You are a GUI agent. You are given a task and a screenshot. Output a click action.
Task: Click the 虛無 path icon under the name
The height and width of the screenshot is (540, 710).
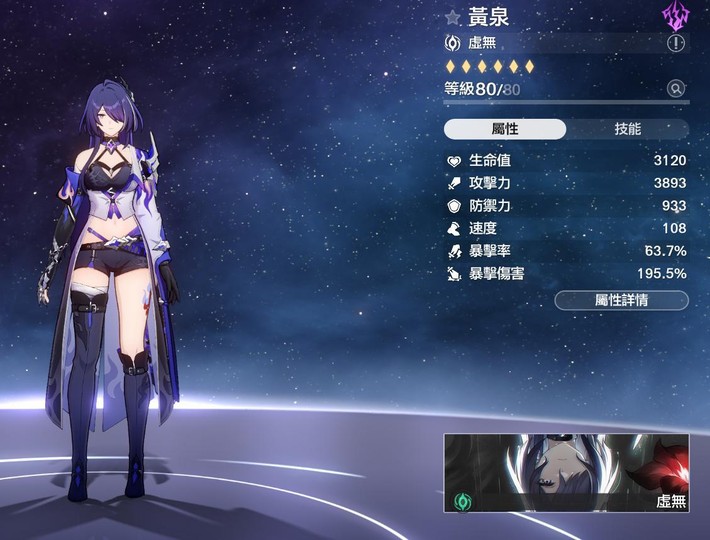453,44
